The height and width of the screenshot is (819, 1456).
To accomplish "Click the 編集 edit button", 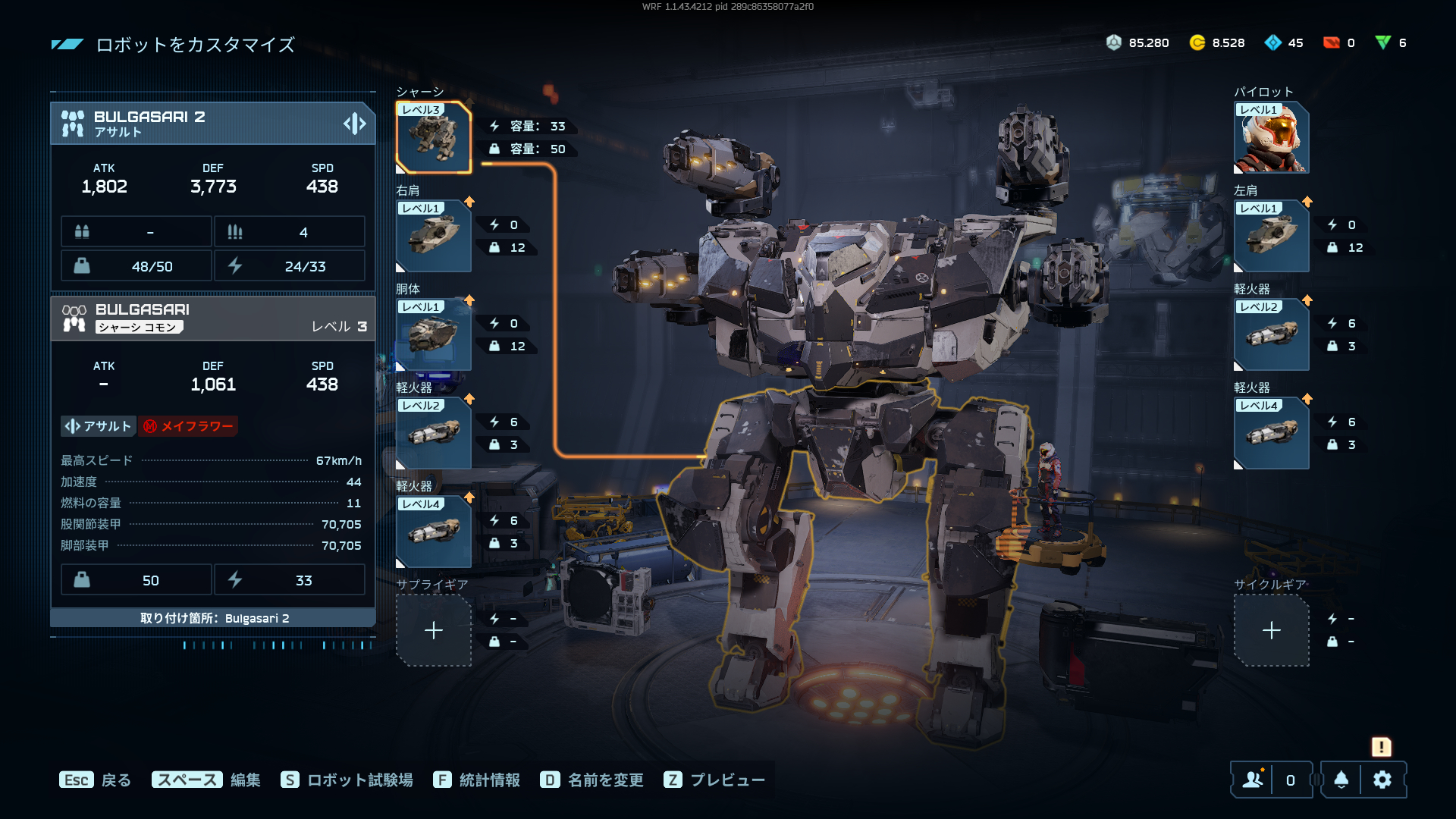I will (x=206, y=780).
